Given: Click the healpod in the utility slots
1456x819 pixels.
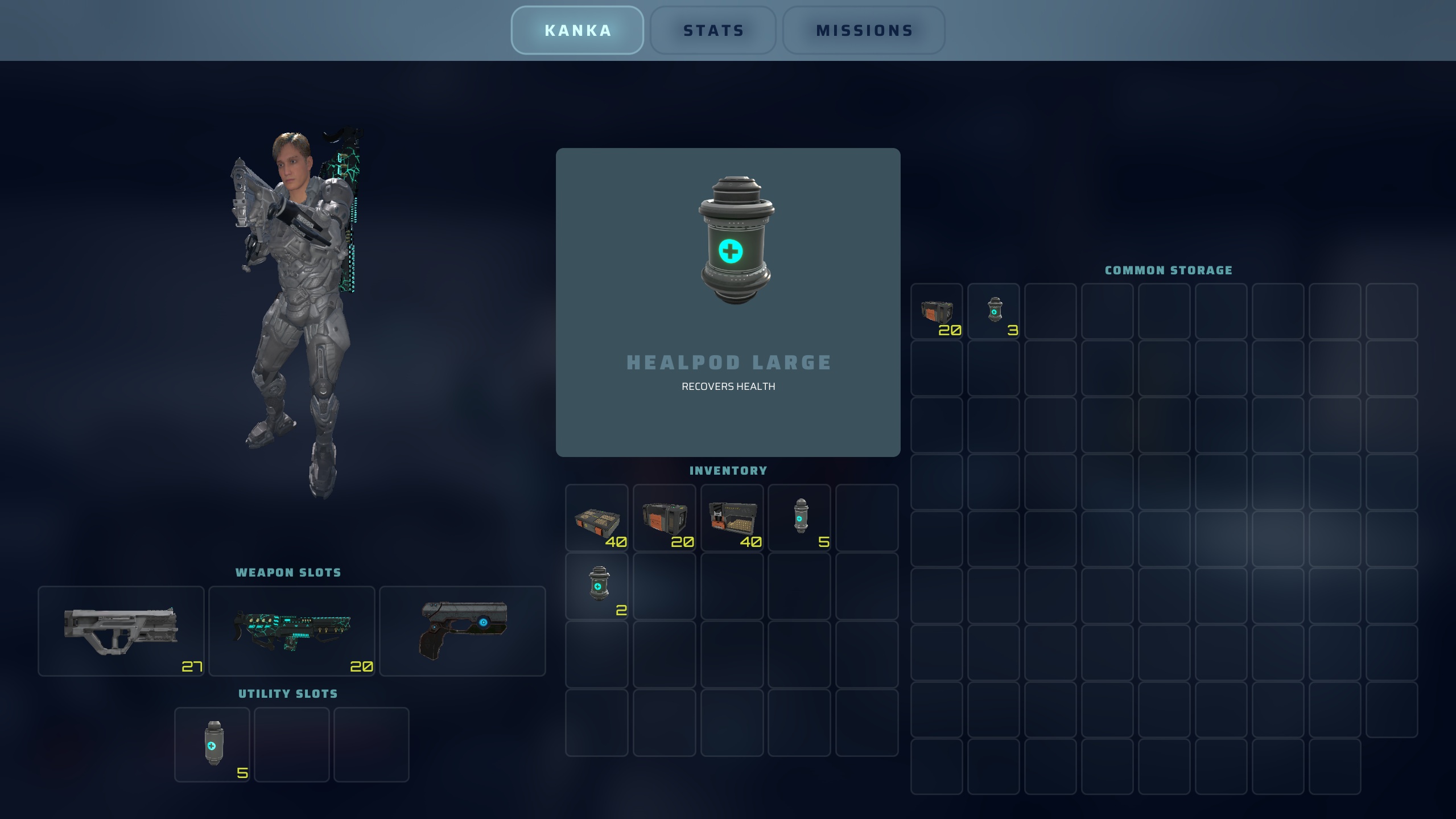Looking at the screenshot, I should click(212, 744).
